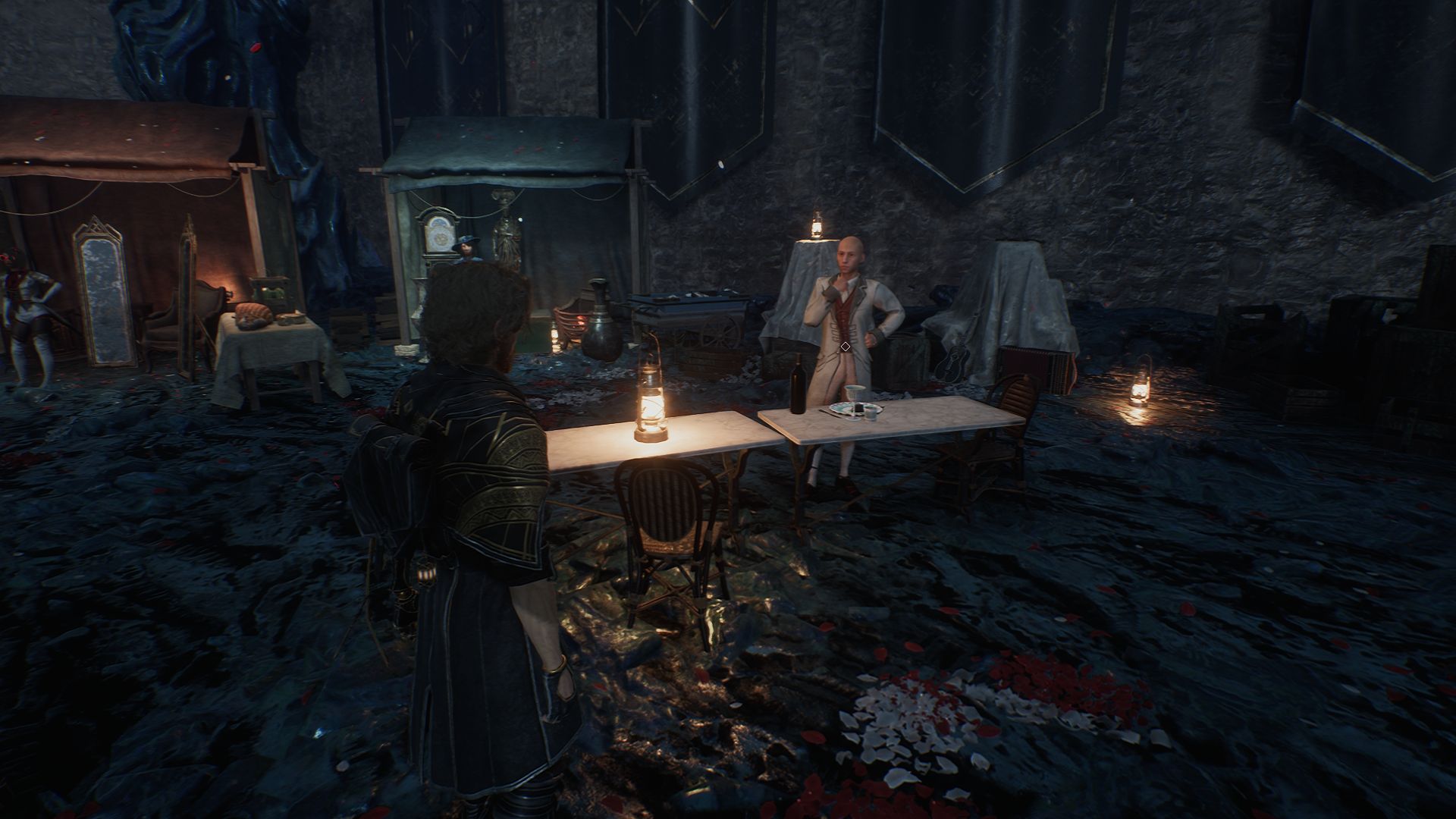The width and height of the screenshot is (1456, 819).
Task: Click the diamond interaction marker on the merchant
Action: point(845,347)
